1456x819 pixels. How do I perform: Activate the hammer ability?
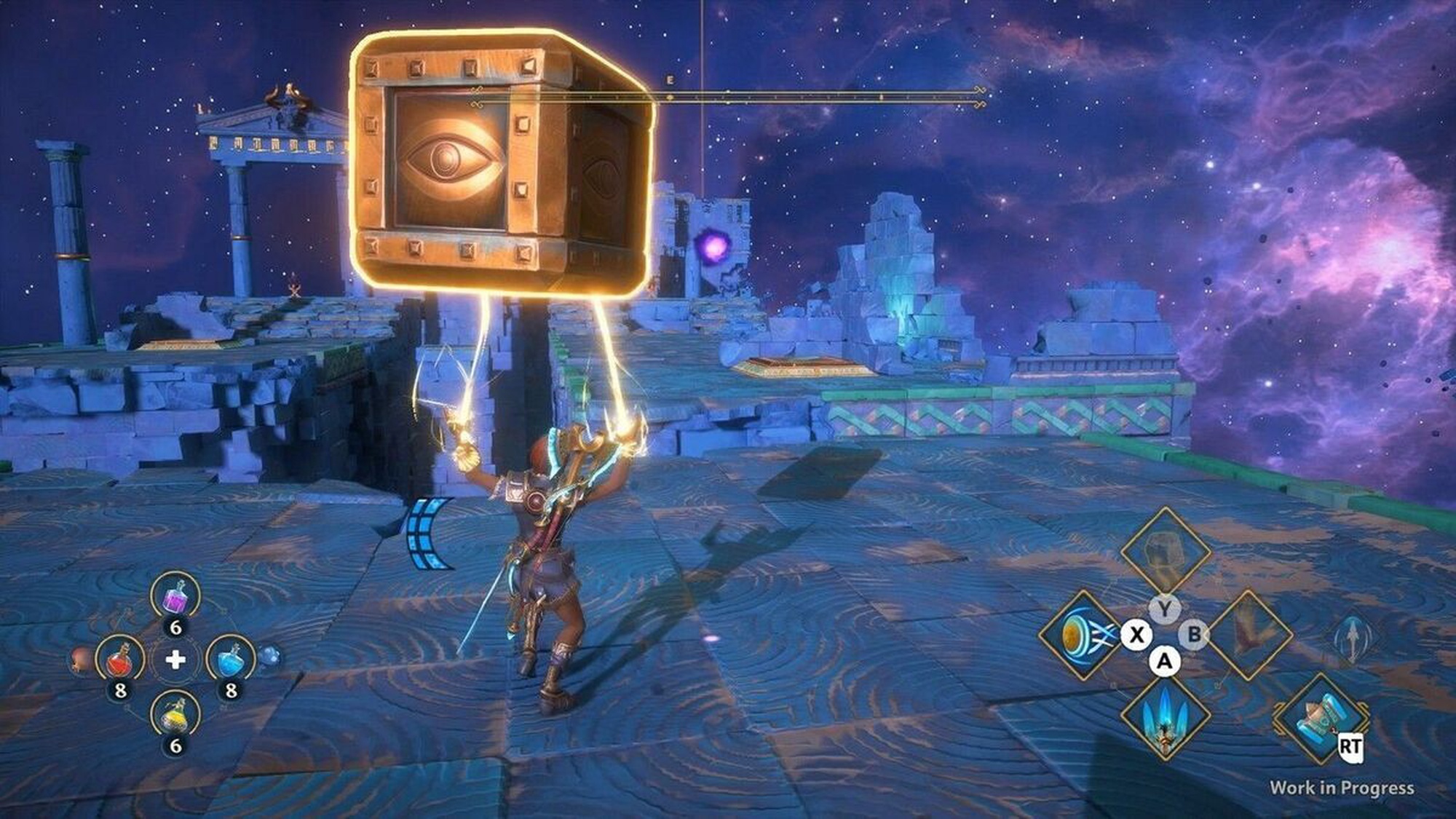[1319, 718]
